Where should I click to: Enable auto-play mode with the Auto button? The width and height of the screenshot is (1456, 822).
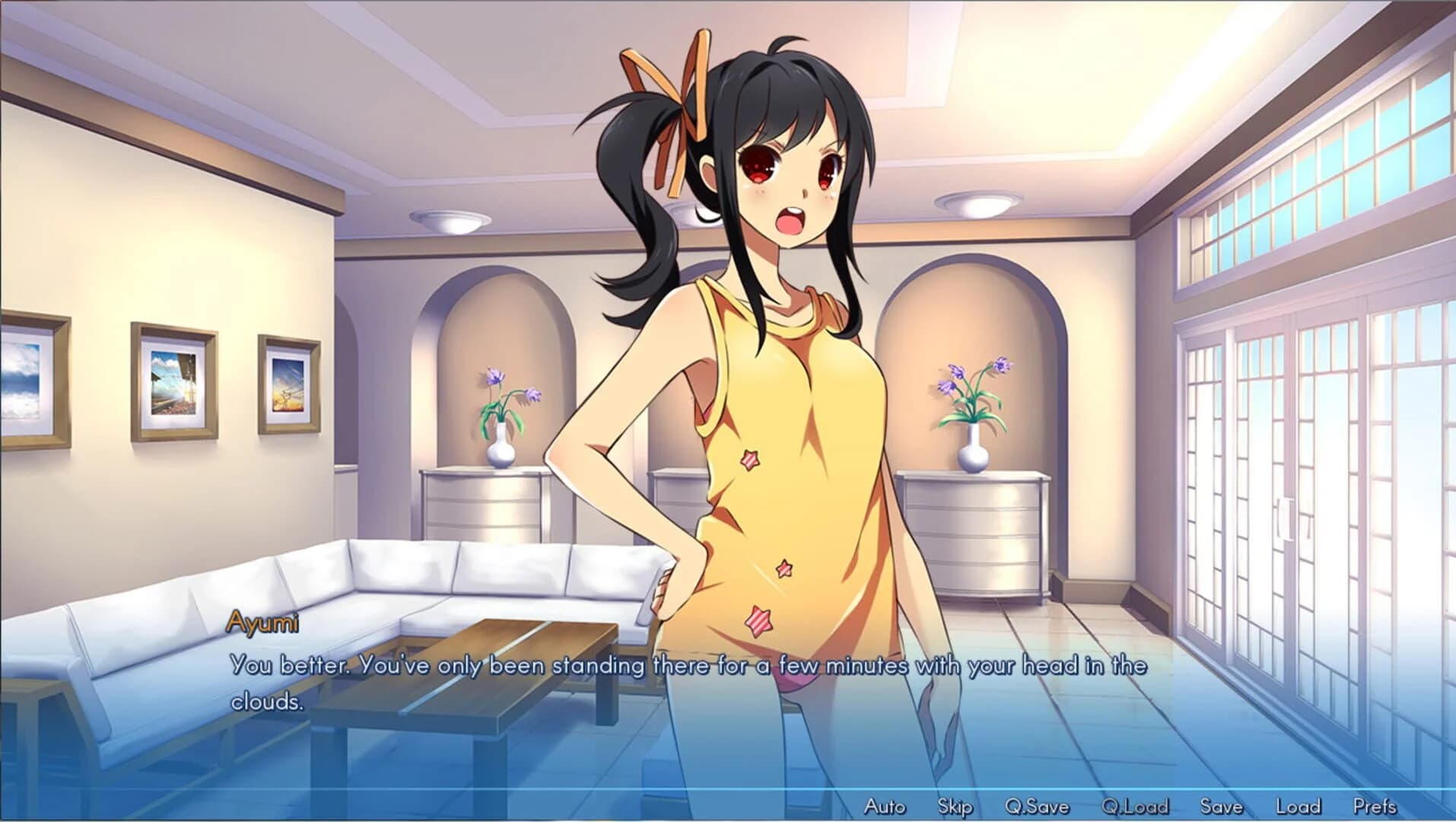pyautogui.click(x=886, y=805)
